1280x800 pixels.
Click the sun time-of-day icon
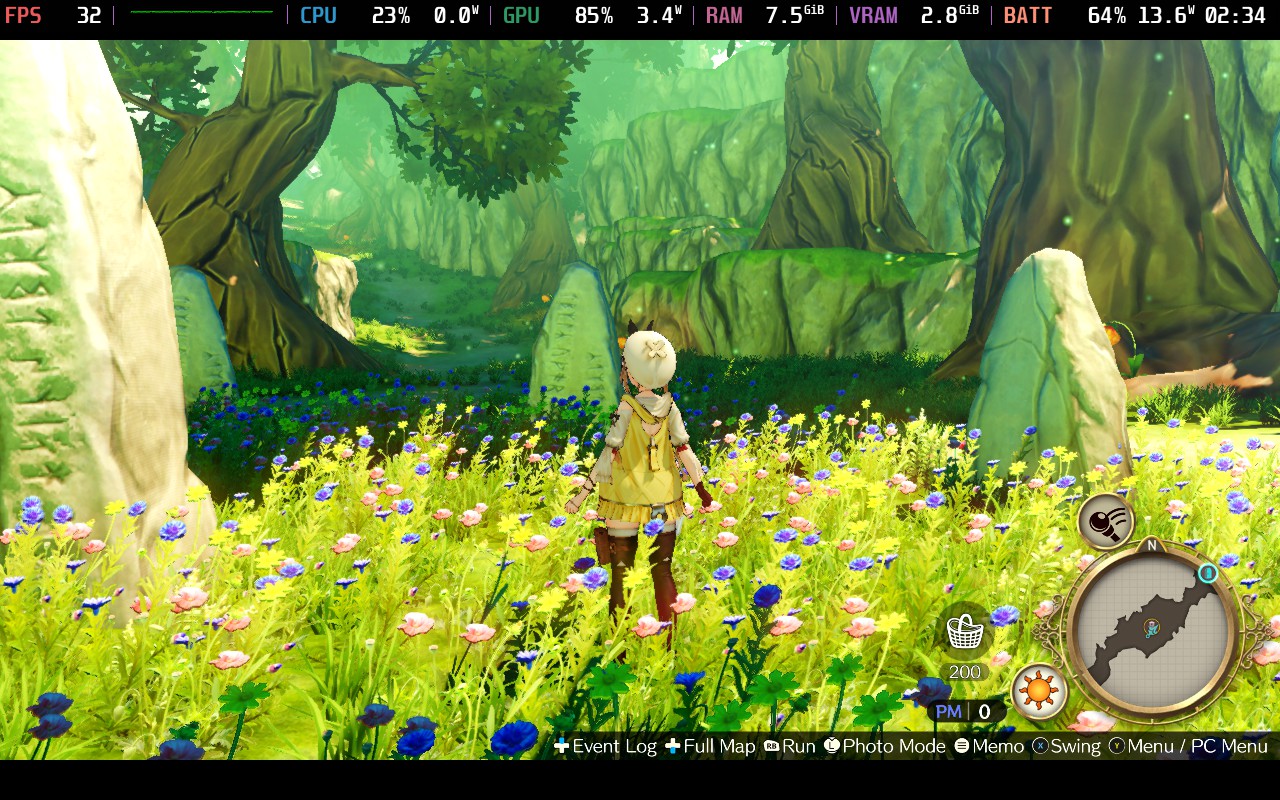(1038, 692)
